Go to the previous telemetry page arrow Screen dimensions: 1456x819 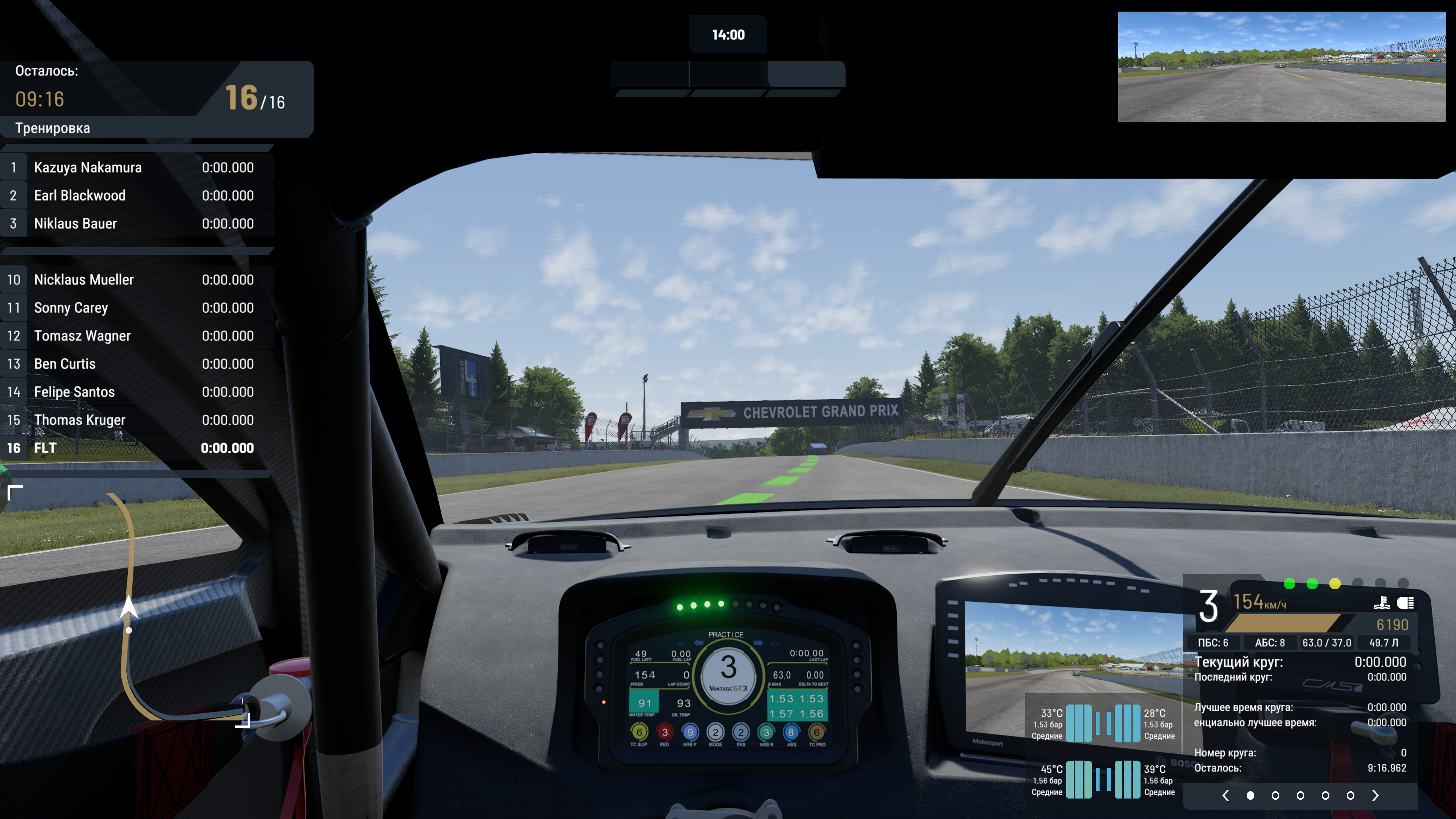point(1225,795)
